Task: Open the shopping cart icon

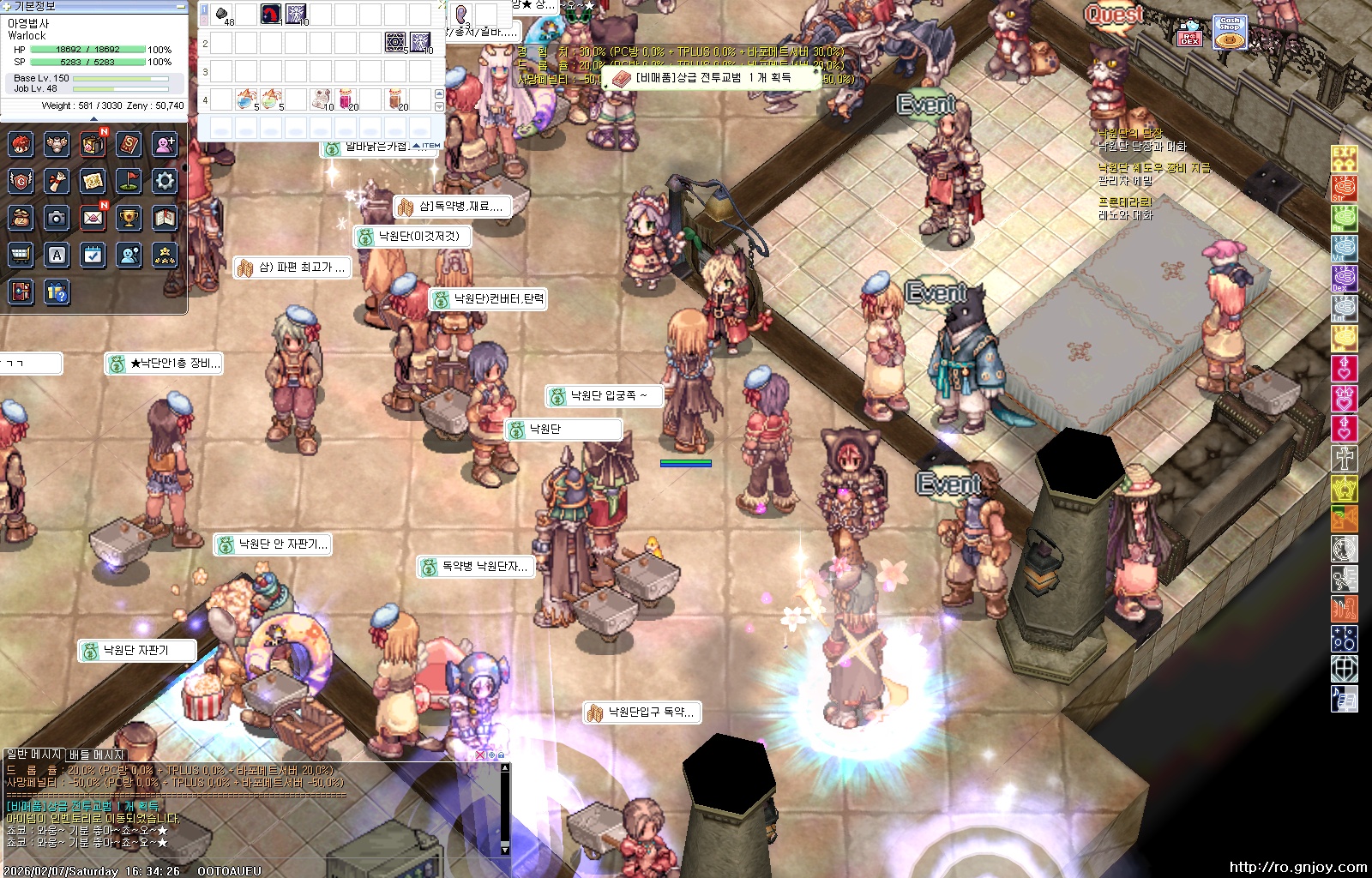Action: (x=21, y=255)
